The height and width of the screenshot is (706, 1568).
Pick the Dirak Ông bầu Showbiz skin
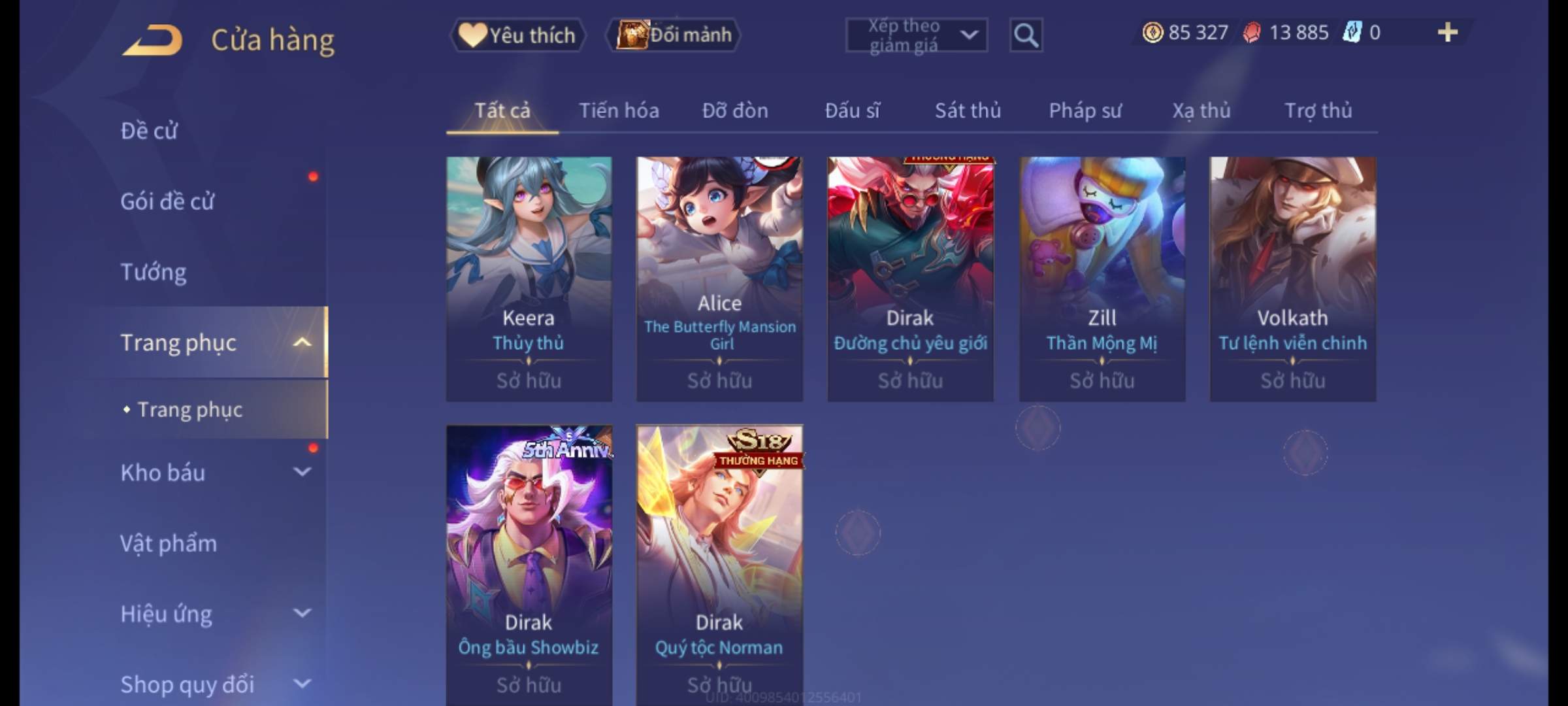[x=529, y=562]
